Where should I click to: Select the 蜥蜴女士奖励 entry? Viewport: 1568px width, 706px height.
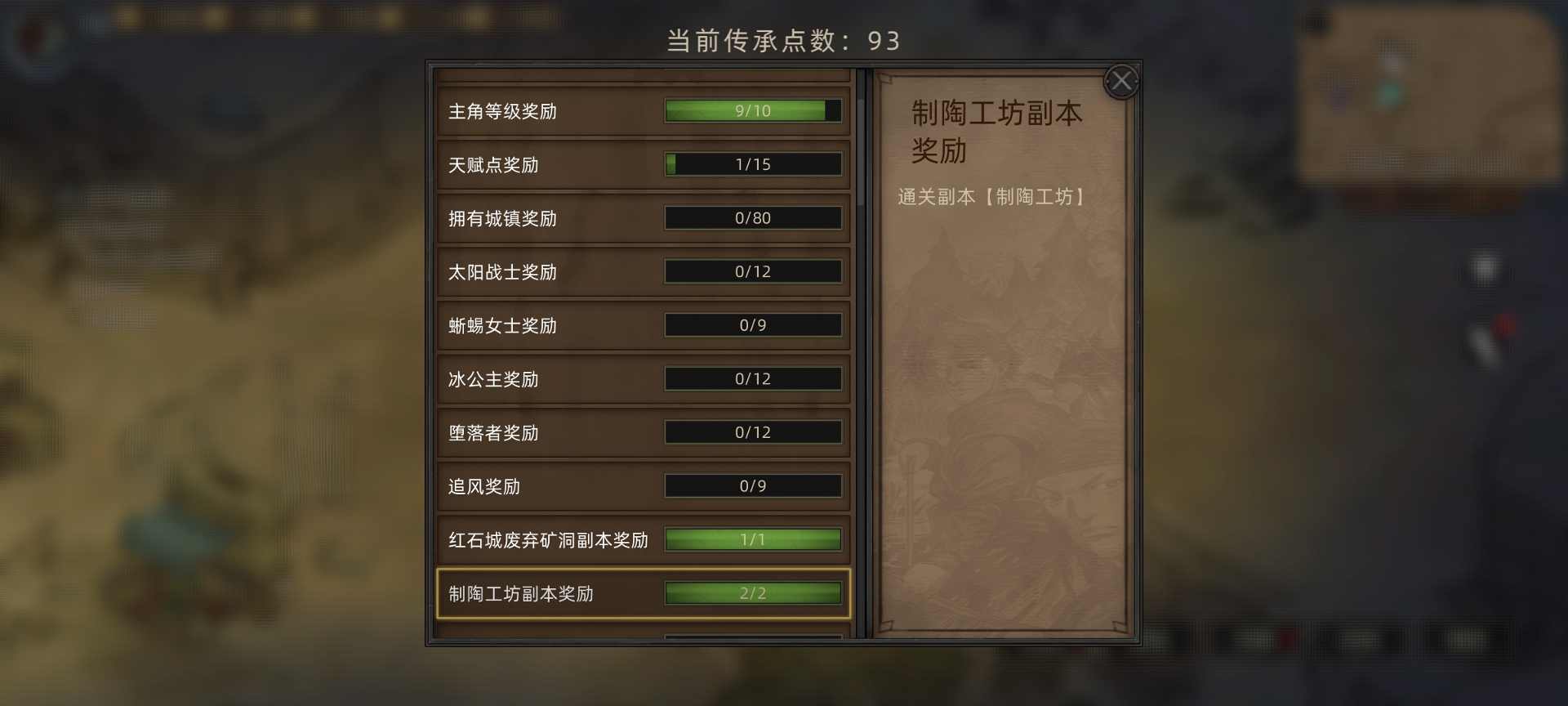tap(642, 324)
